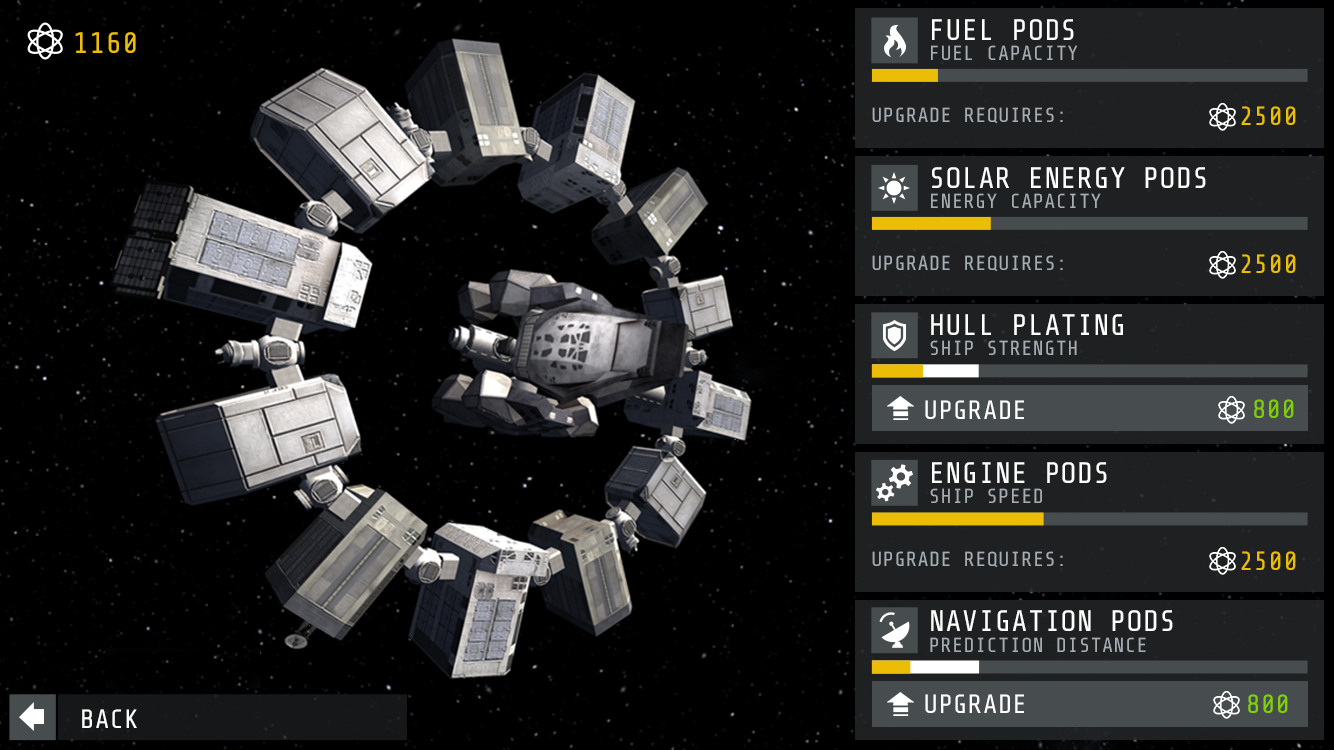Go back using the Back button
This screenshot has width=1334, height=750.
(208, 717)
